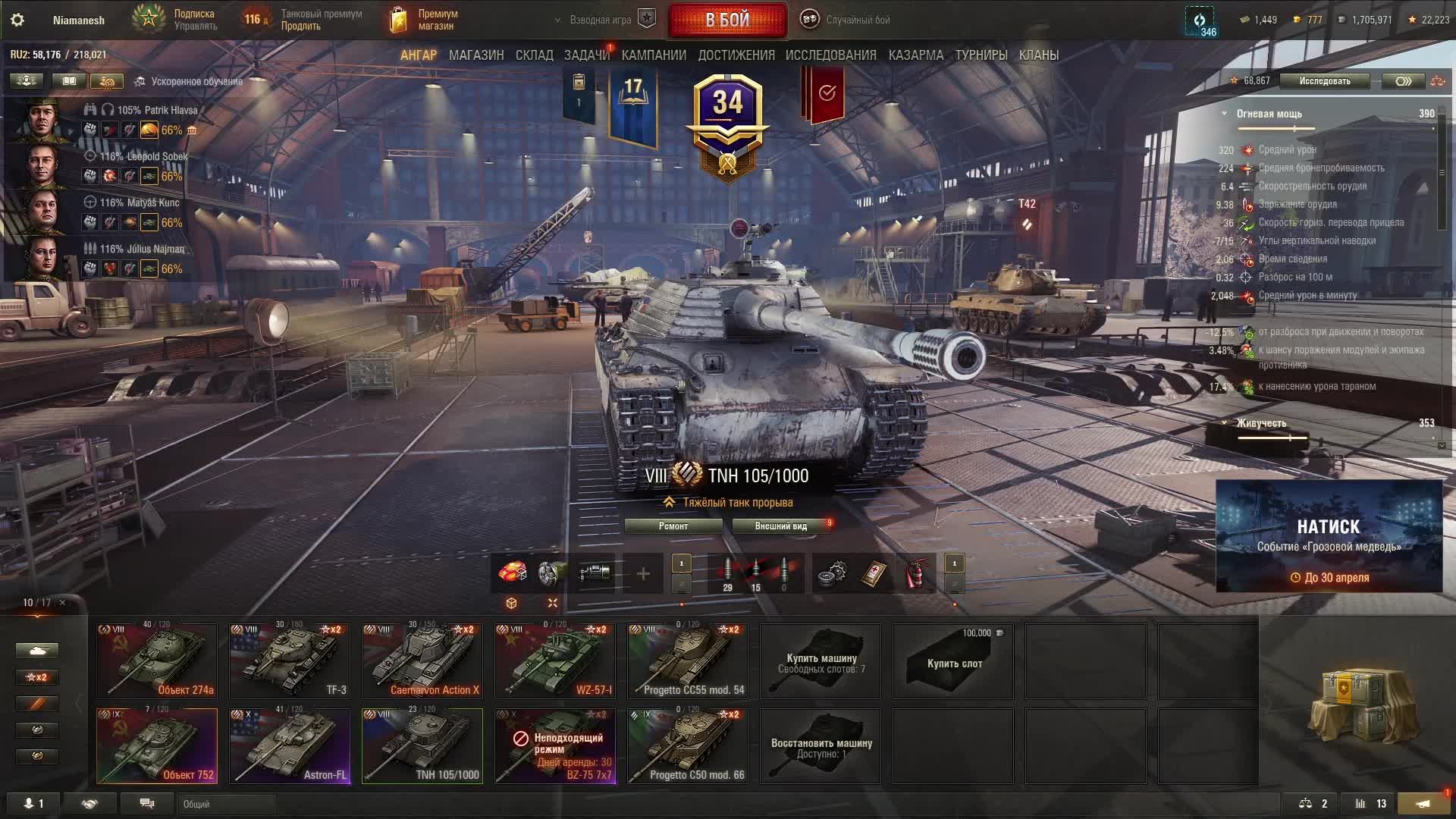
Task: Go to the КАЗАРМА barracks tab
Action: point(915,55)
